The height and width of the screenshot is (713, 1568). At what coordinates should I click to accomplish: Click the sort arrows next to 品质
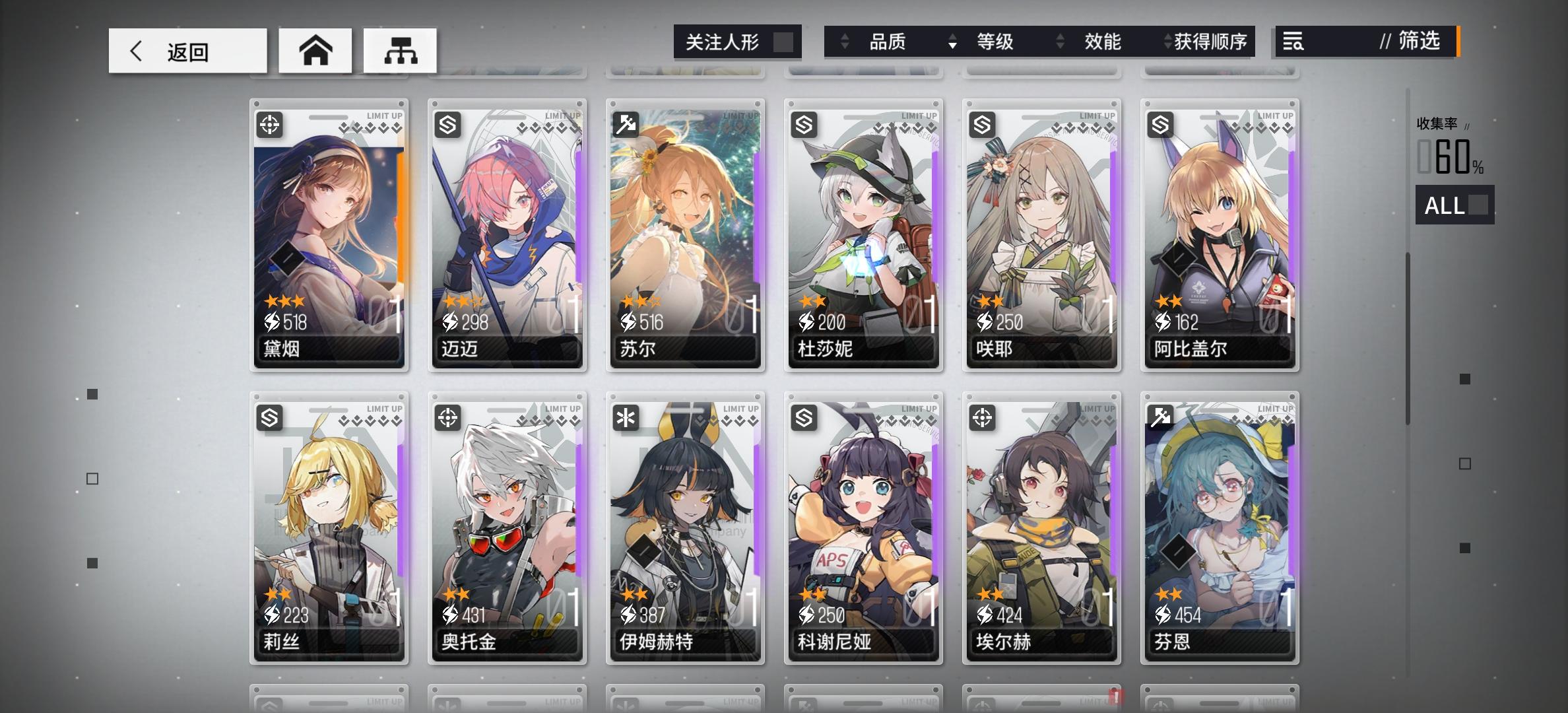tap(845, 42)
